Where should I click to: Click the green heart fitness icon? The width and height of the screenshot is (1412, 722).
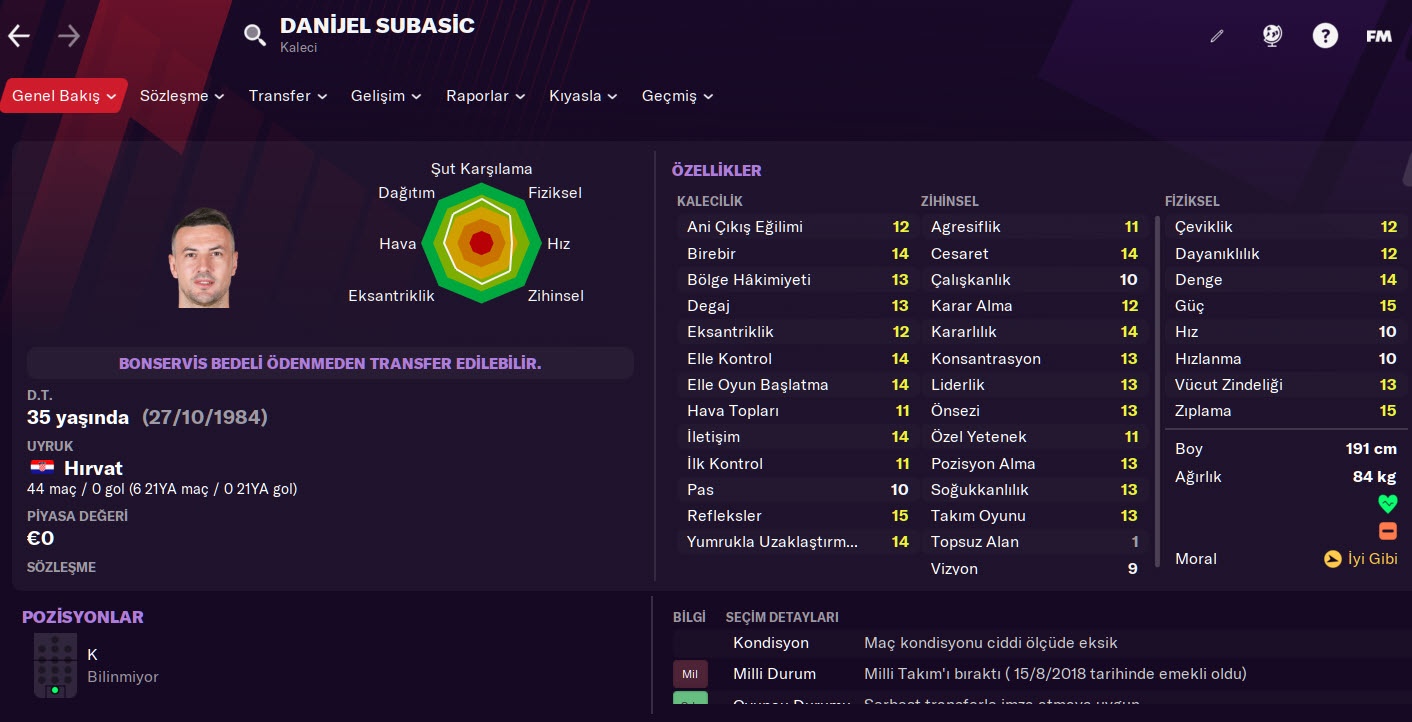pyautogui.click(x=1387, y=503)
